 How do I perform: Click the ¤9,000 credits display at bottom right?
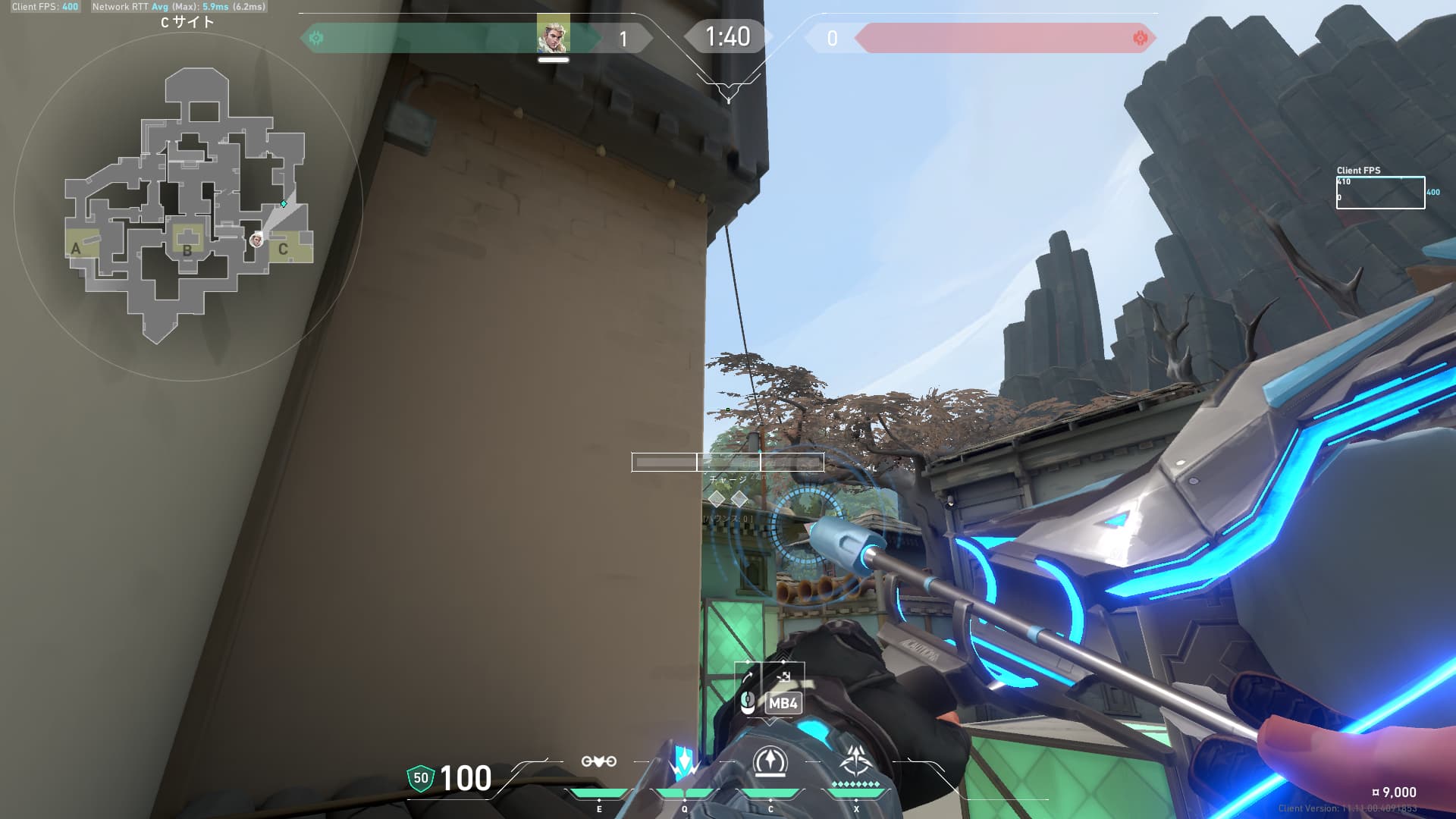tap(1392, 790)
